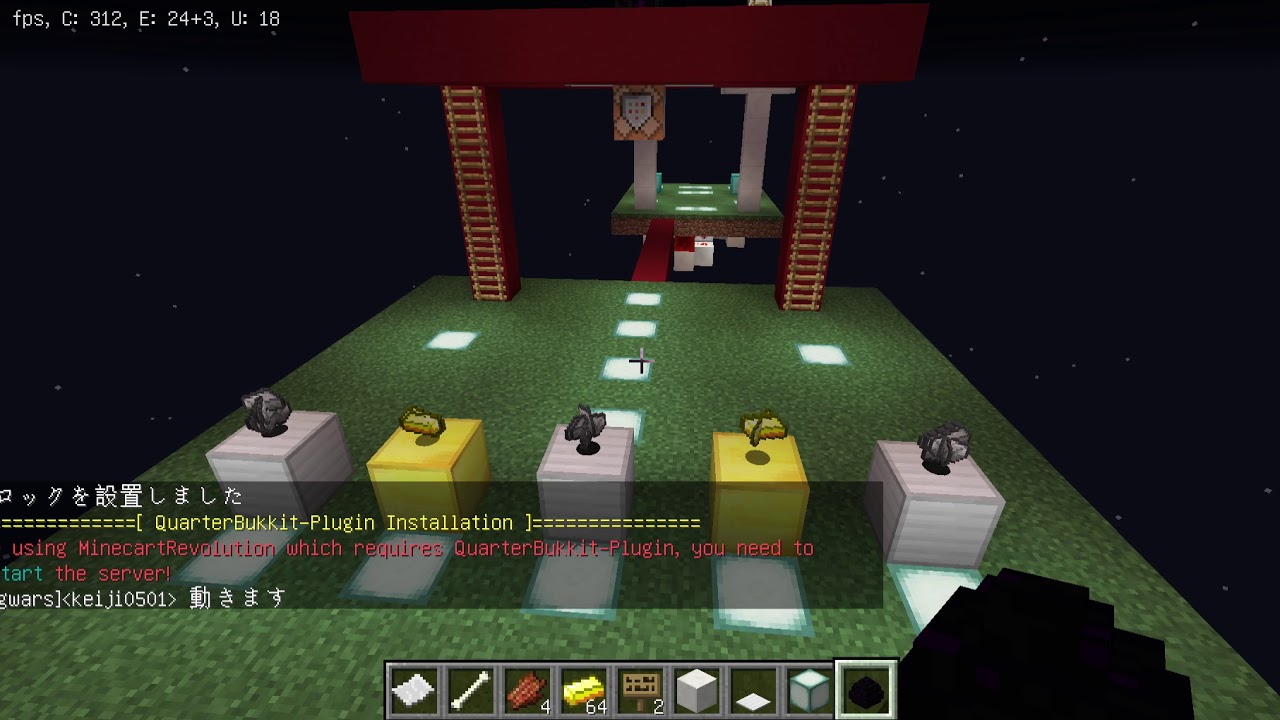This screenshot has height=720, width=1280.
Task: Click the crosshair at the center of the screen
Action: pos(640,361)
